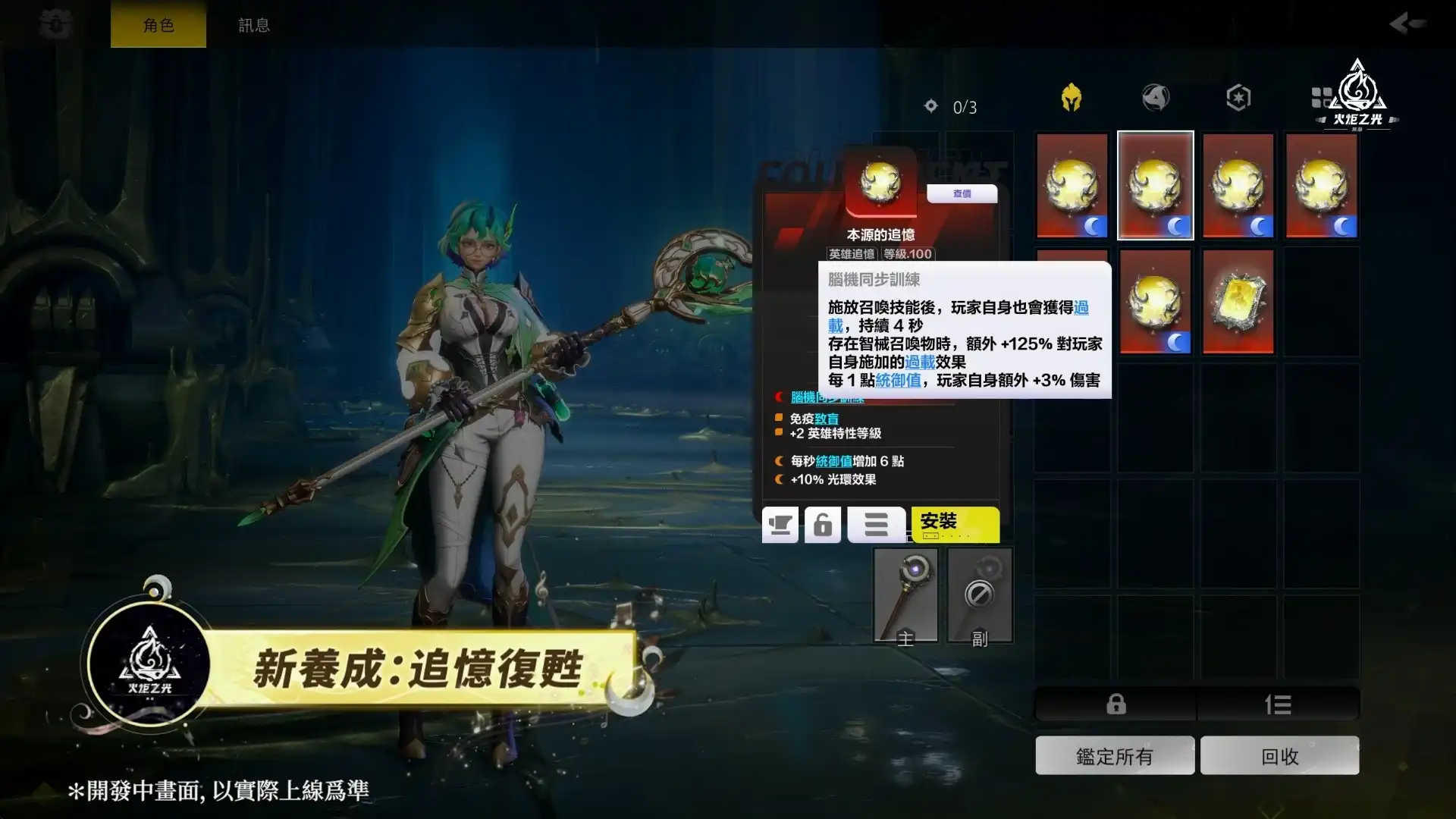Screen dimensions: 1456x819
Task: Select the 角色 tab
Action: (x=158, y=24)
